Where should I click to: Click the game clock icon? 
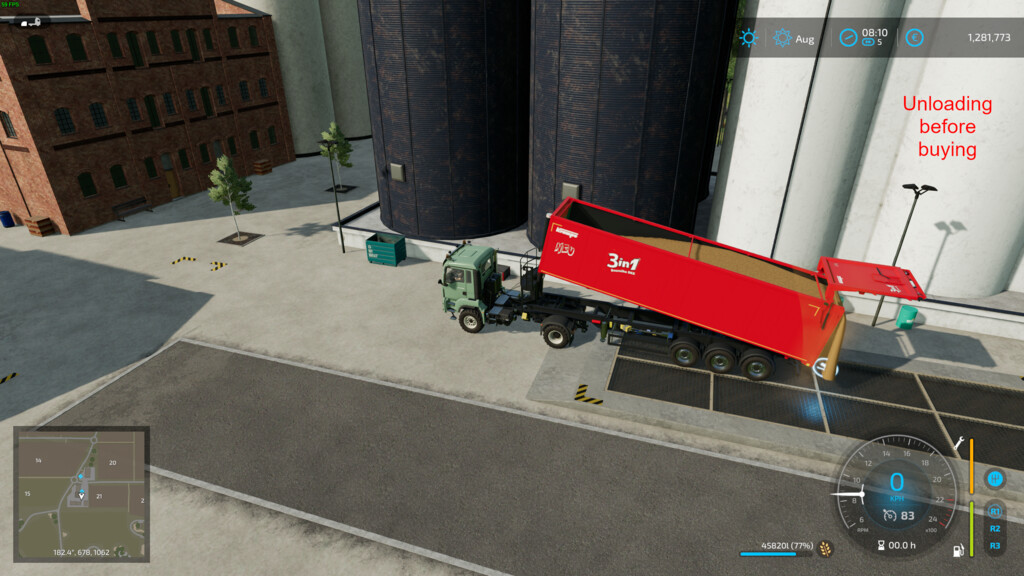[848, 38]
